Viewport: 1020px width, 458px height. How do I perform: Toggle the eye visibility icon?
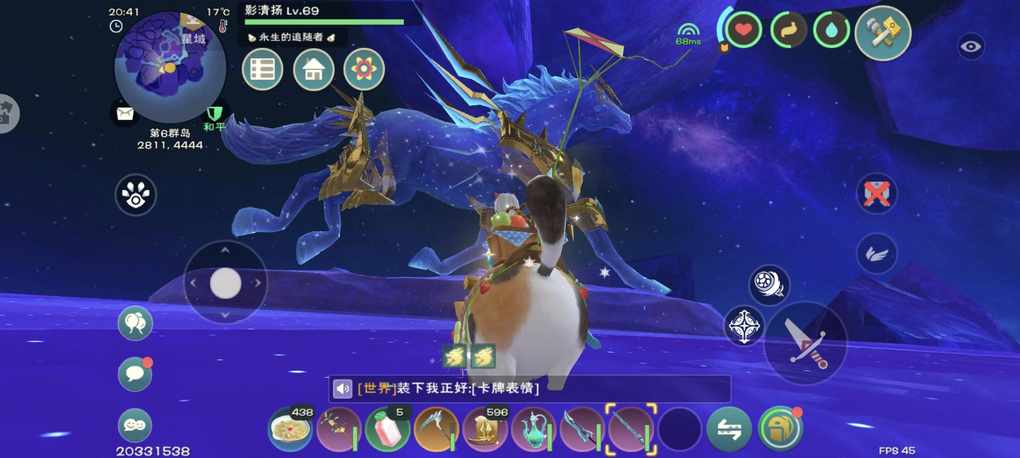(x=970, y=46)
